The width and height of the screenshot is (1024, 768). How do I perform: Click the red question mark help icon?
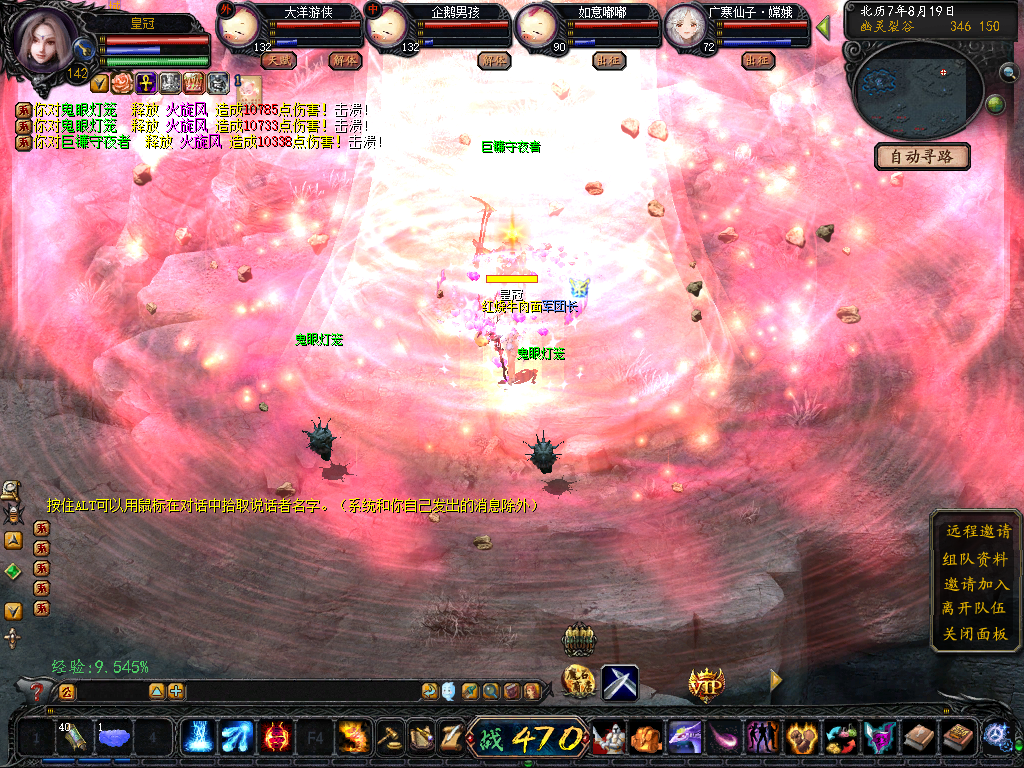[38, 691]
